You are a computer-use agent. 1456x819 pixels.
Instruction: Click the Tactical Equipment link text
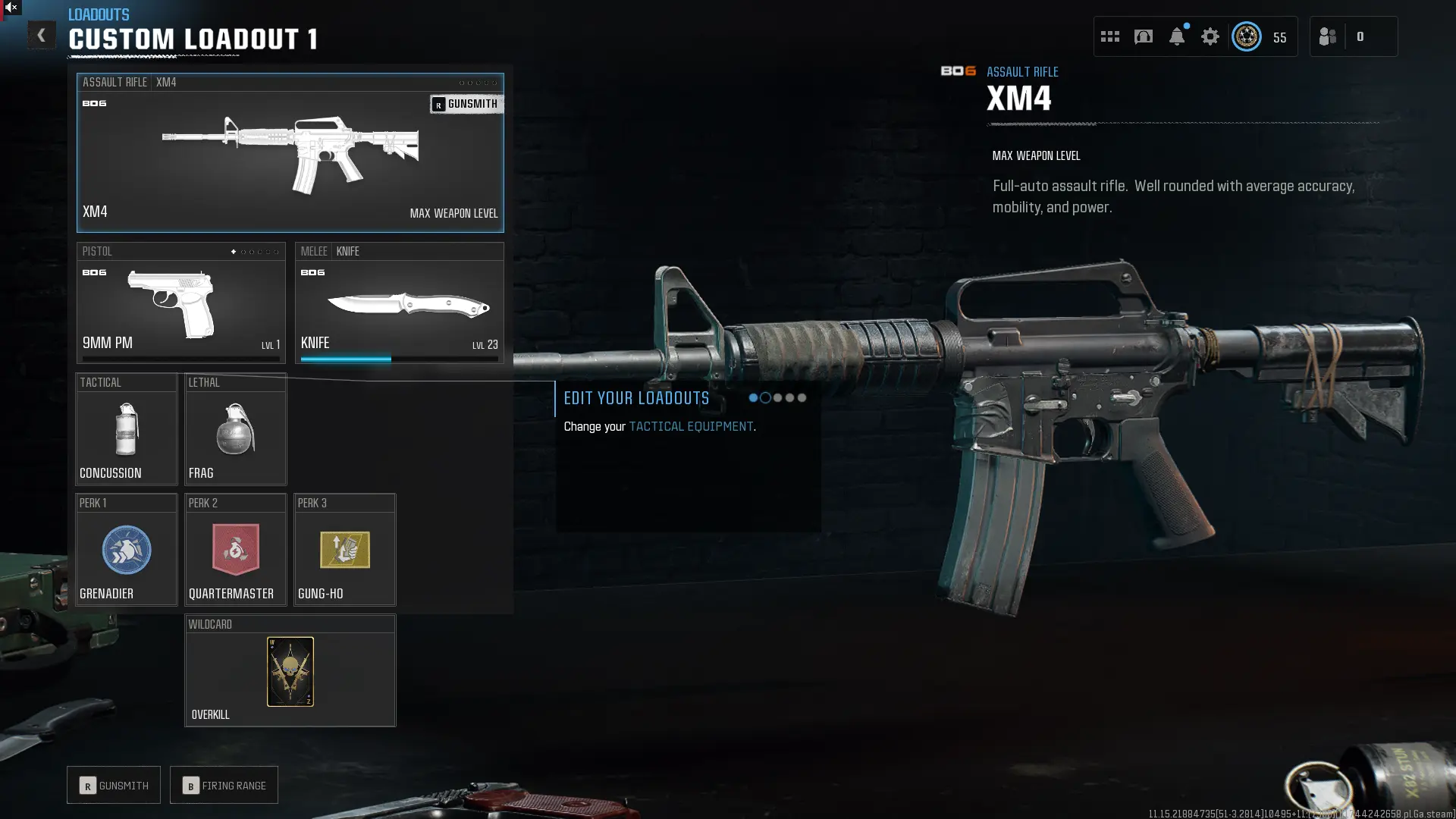tap(692, 426)
